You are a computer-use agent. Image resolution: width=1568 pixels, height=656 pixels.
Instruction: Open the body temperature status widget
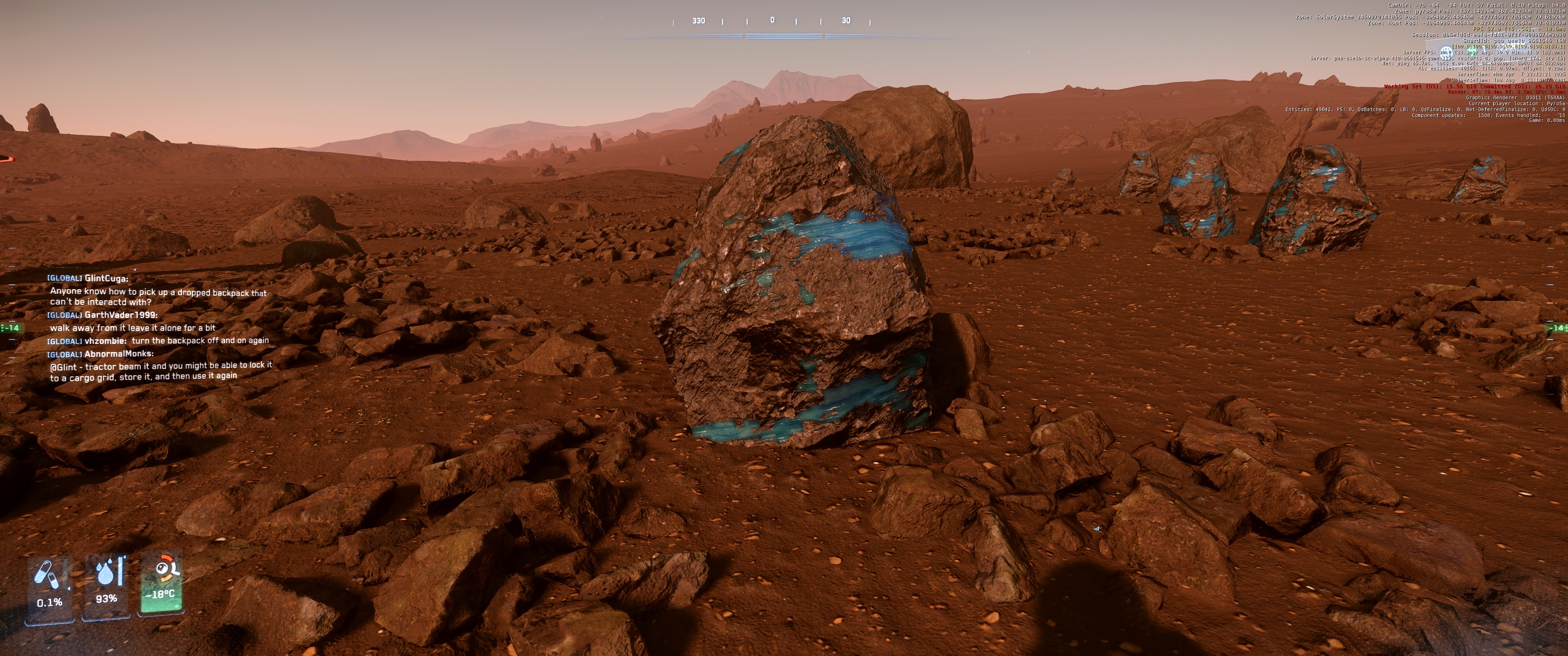click(162, 583)
